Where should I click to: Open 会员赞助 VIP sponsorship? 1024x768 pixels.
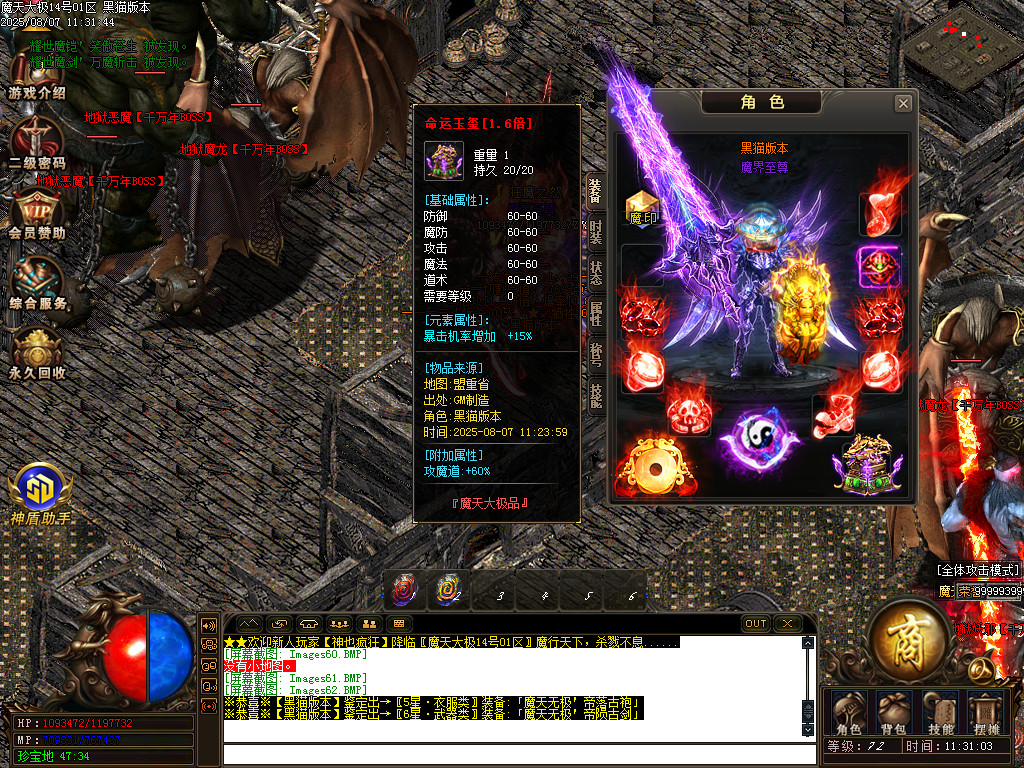coord(37,213)
